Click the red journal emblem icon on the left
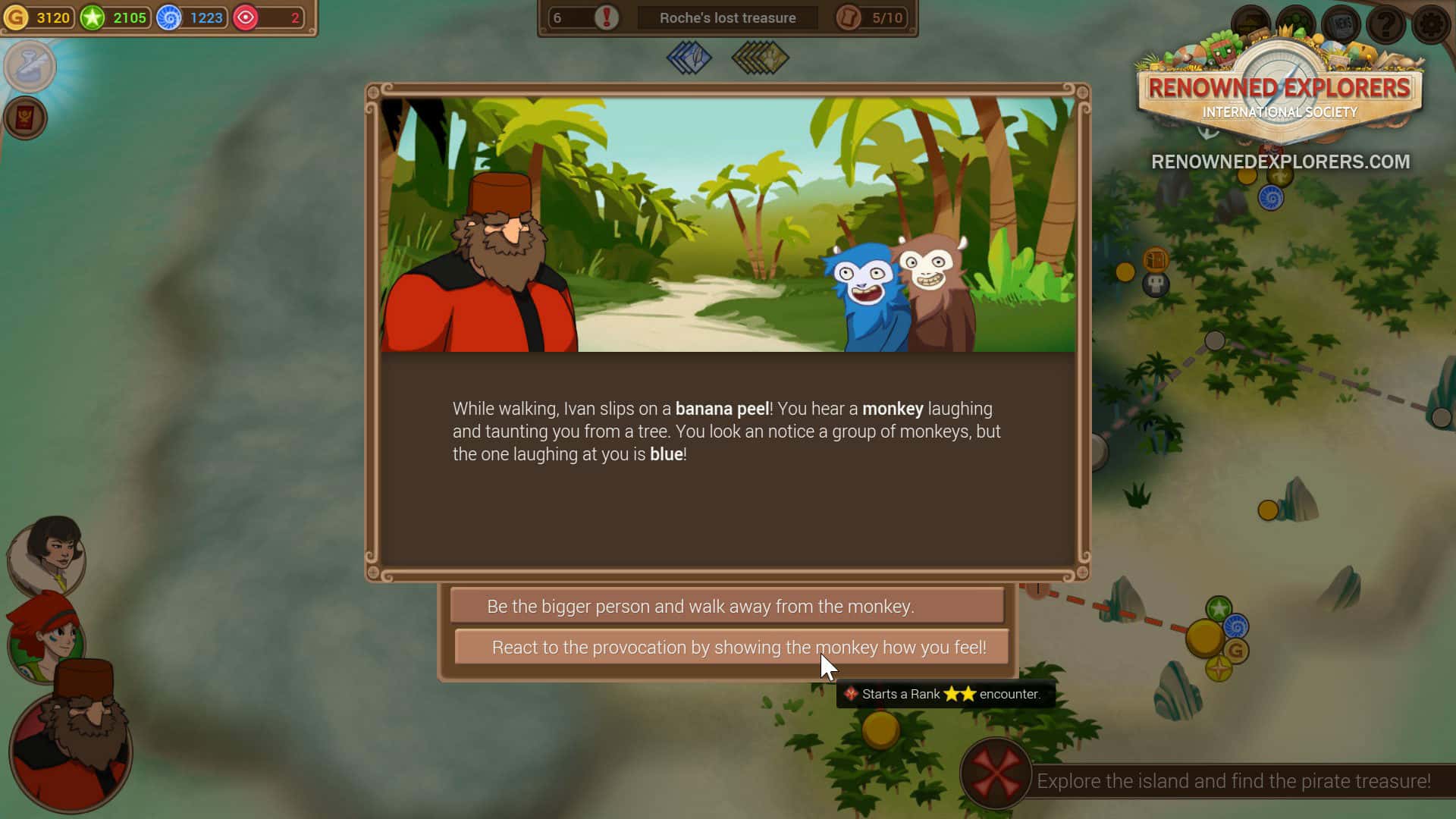1456x819 pixels. 27,118
